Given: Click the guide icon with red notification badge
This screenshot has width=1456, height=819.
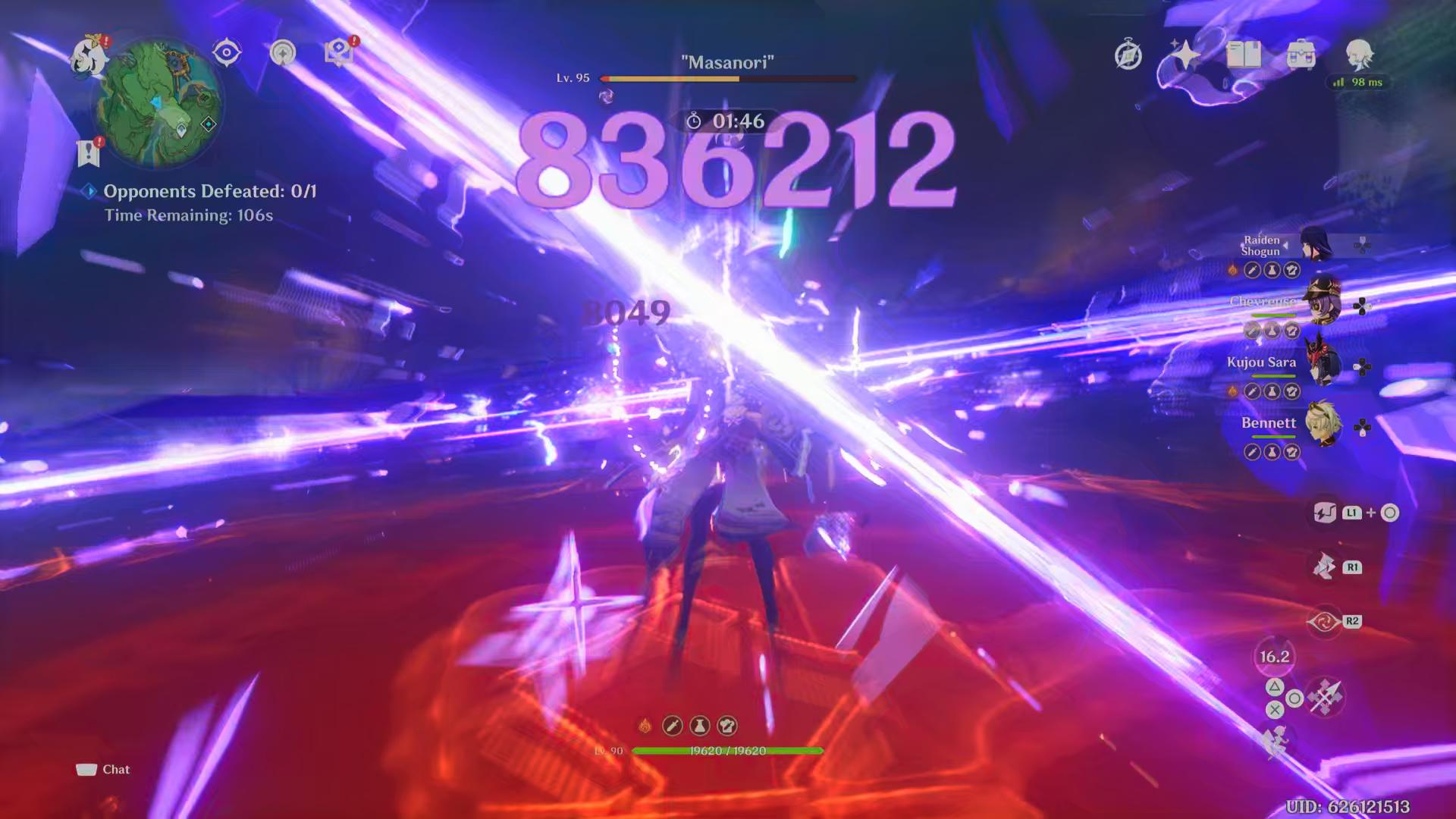Looking at the screenshot, I should (x=340, y=52).
